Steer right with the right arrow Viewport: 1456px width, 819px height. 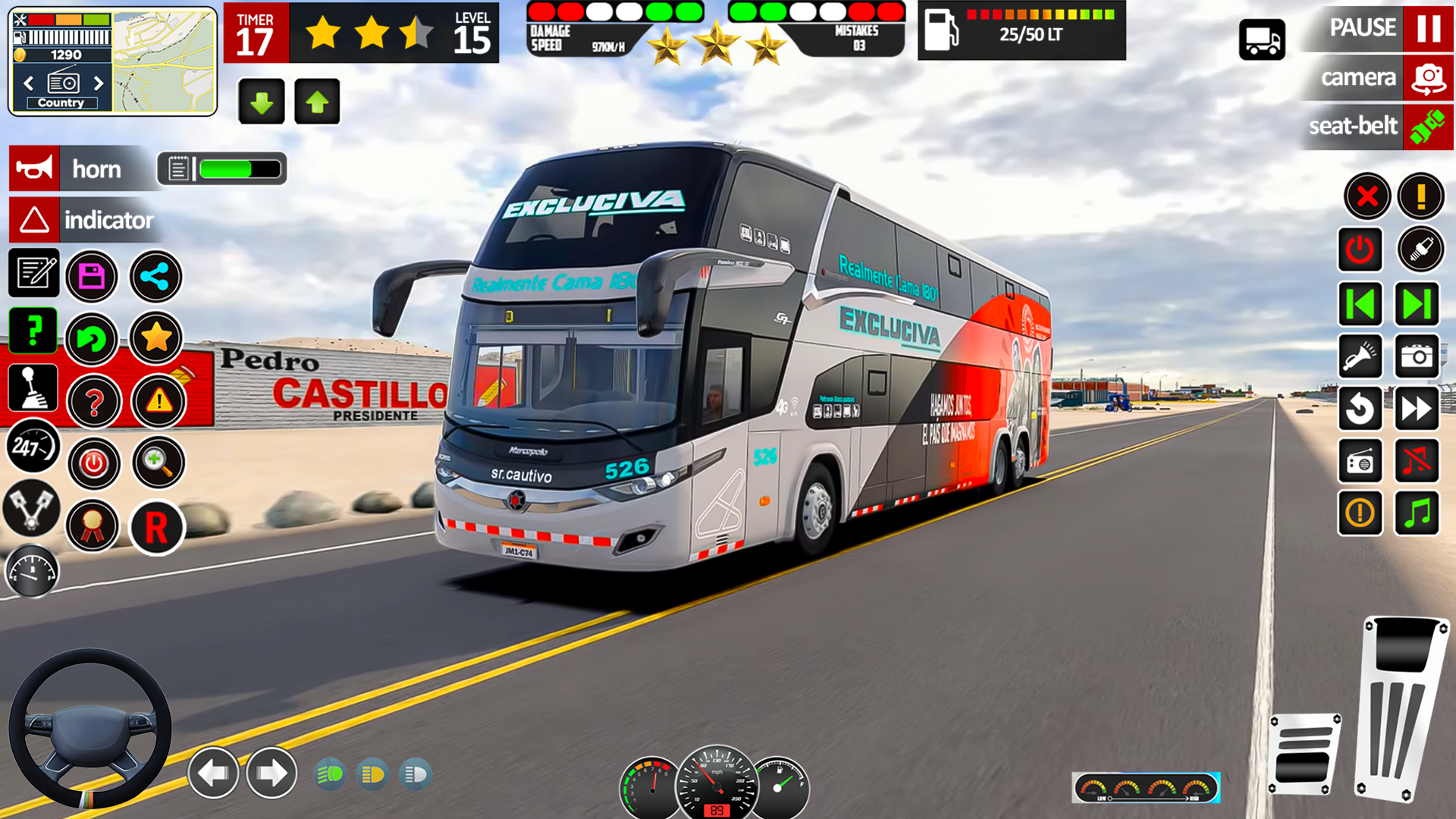[x=271, y=773]
